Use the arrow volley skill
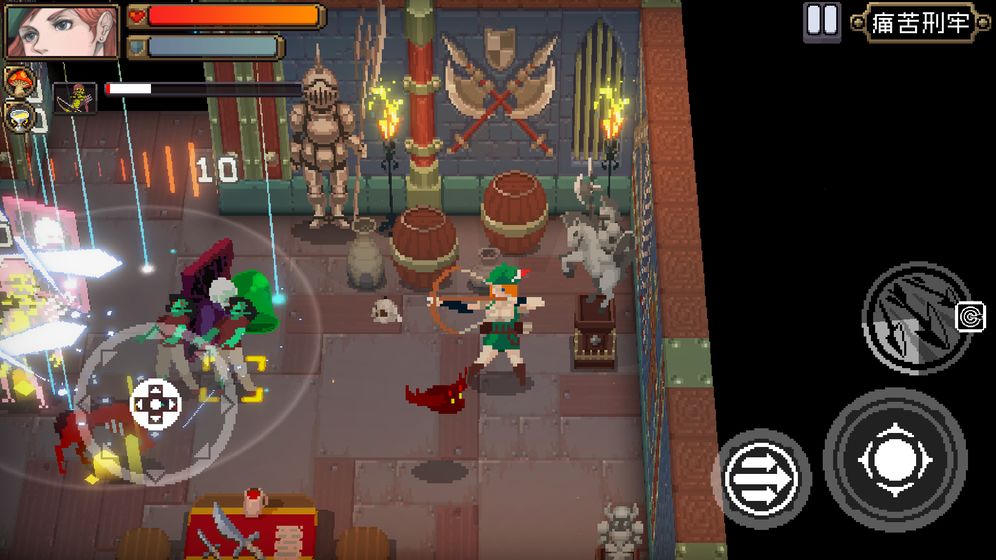The image size is (996, 560). coord(915,318)
